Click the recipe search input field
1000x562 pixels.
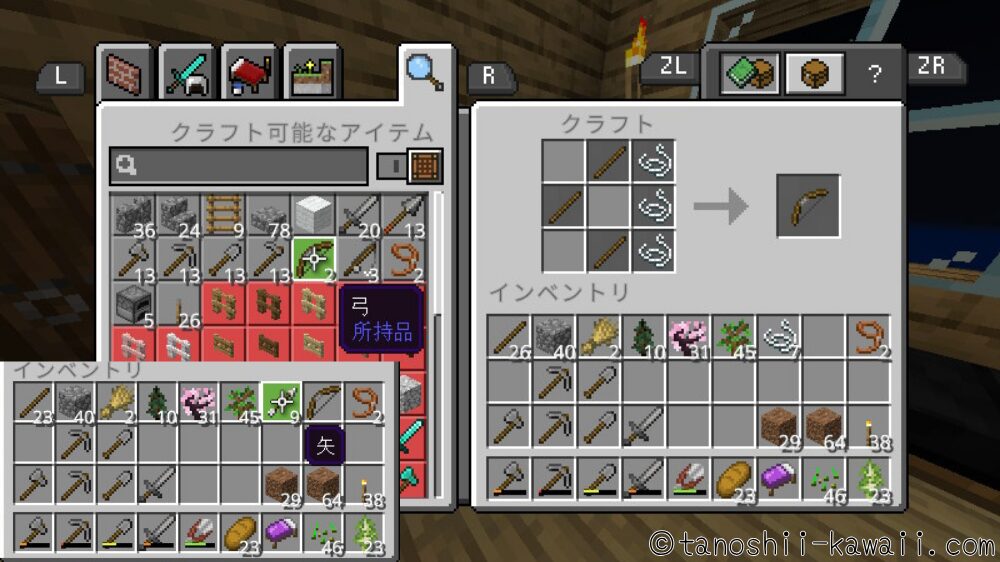(240, 166)
